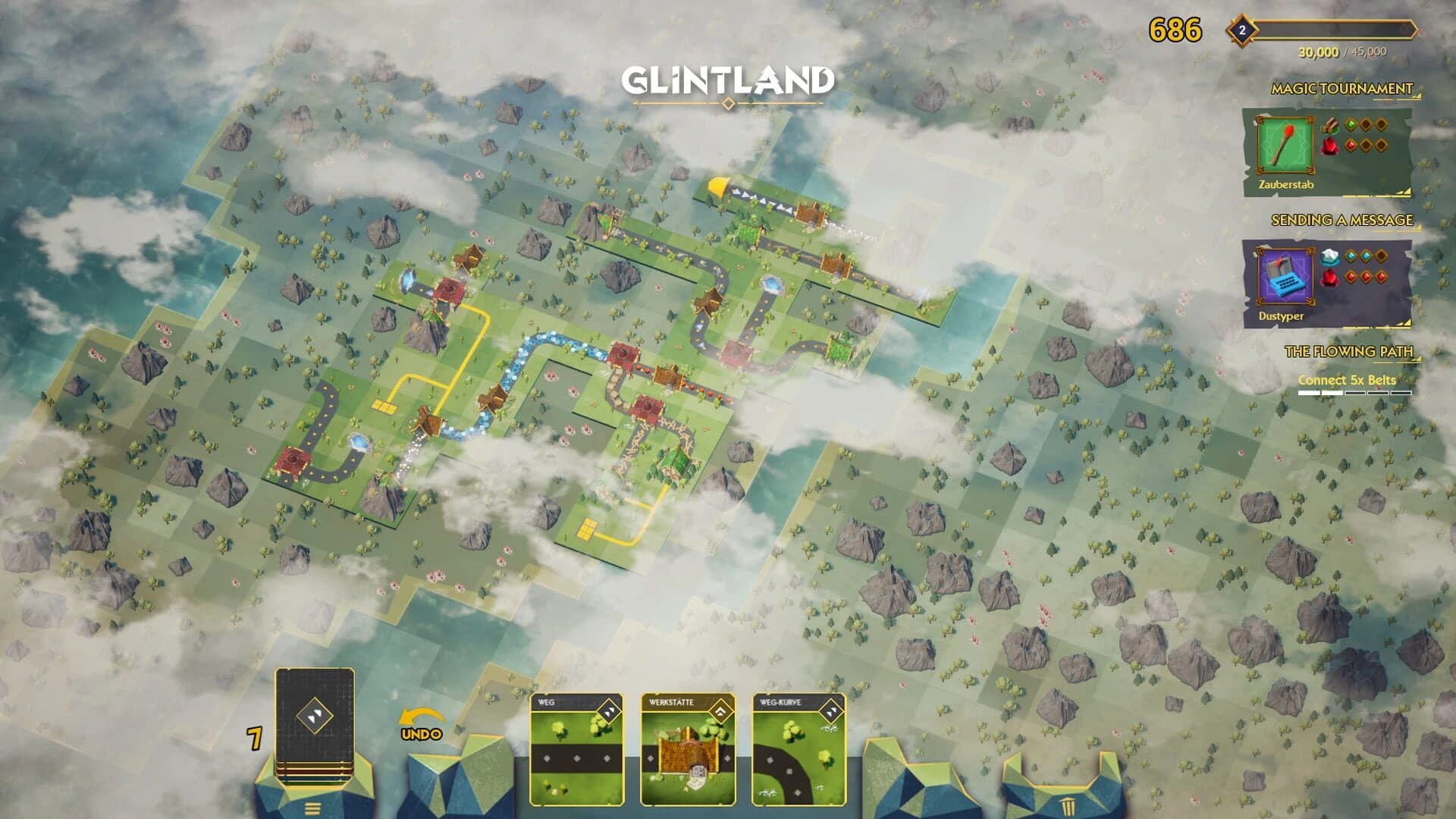Click the Dustyper item icon in Sending a Message
Screen dimensions: 1456x819
pos(1284,275)
